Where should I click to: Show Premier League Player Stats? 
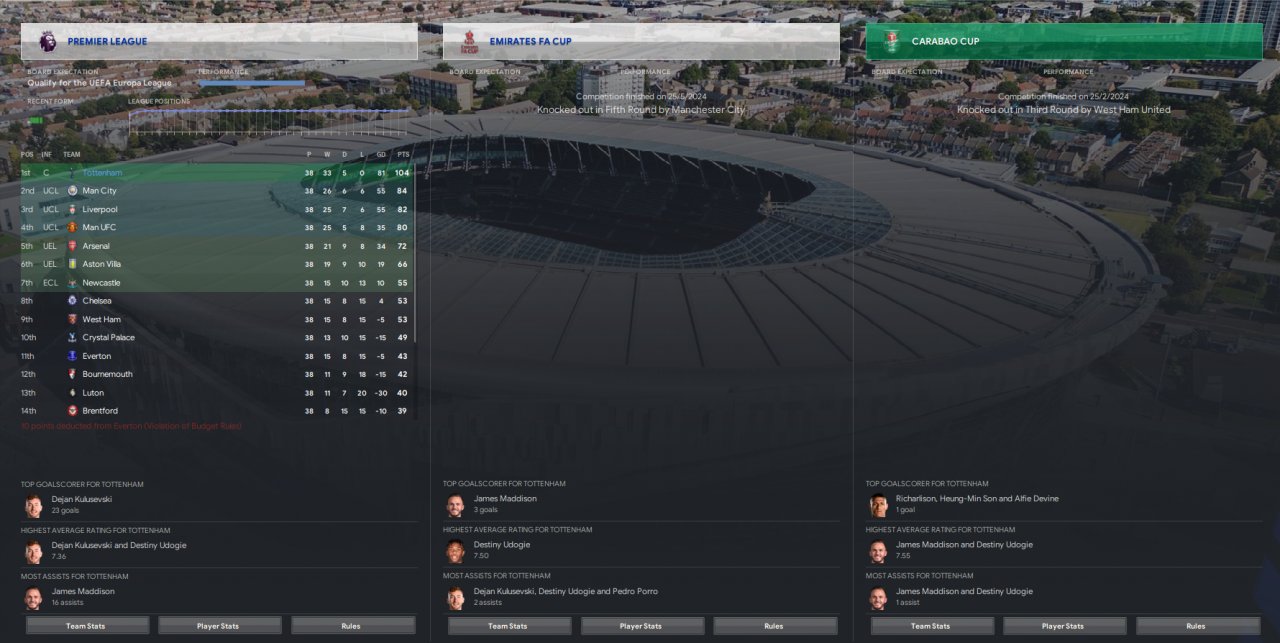[218, 626]
